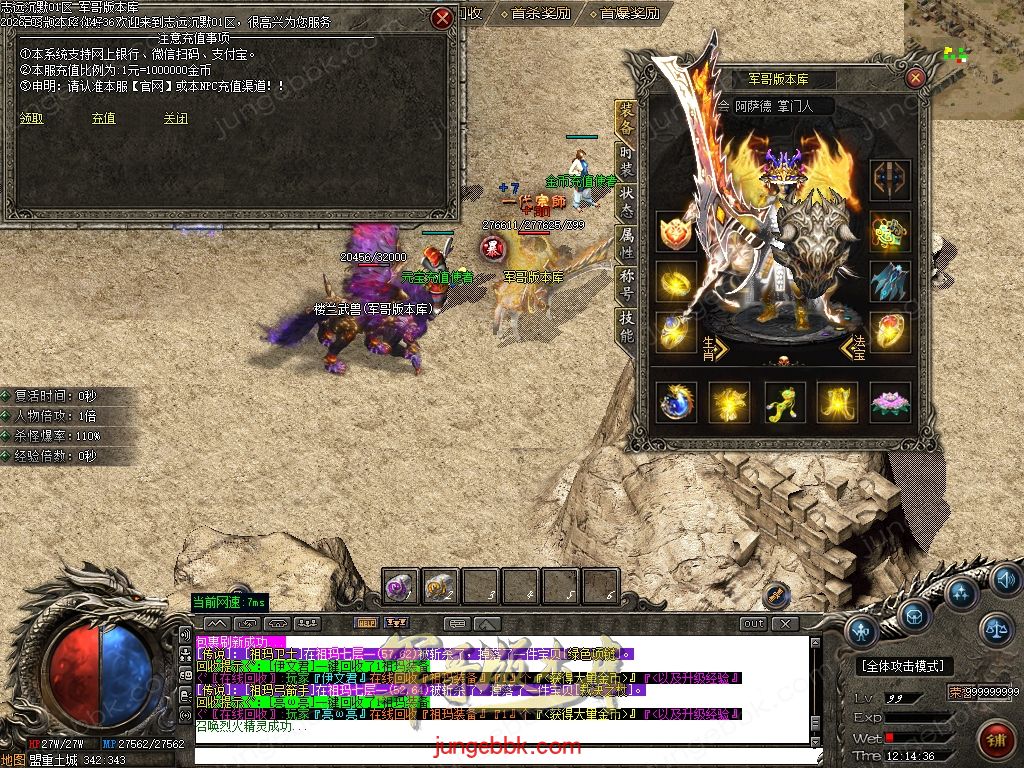This screenshot has height=768, width=1024.
Task: Toggle the 全体攻击模式 attack mode
Action: [903, 666]
